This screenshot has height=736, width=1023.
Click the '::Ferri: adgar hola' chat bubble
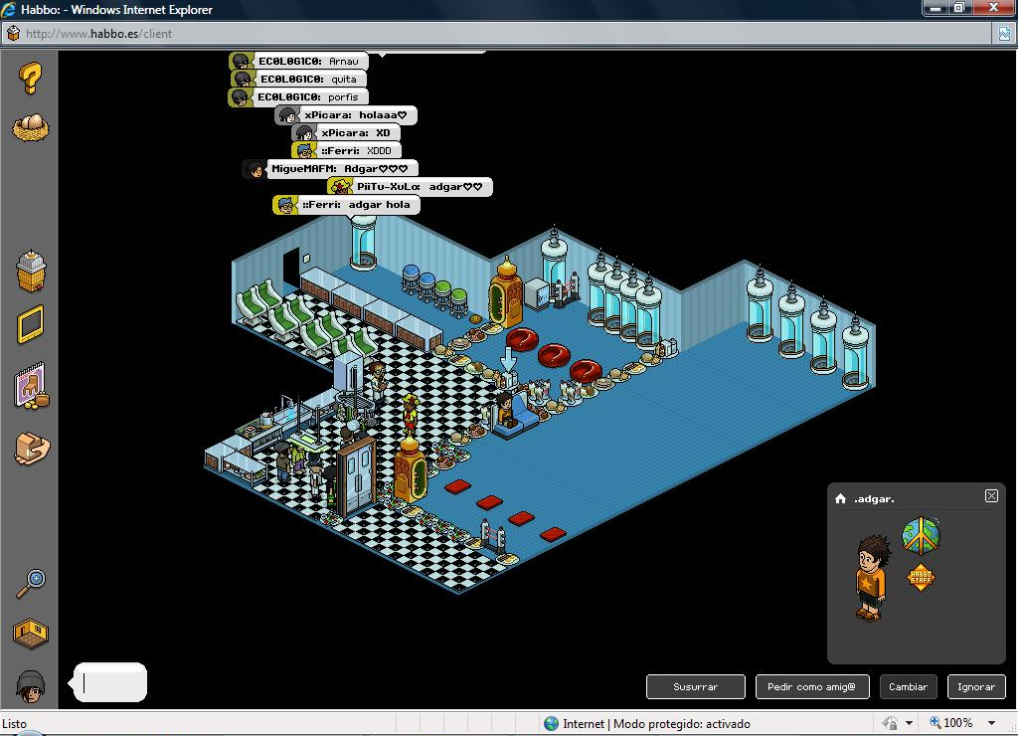click(x=347, y=205)
